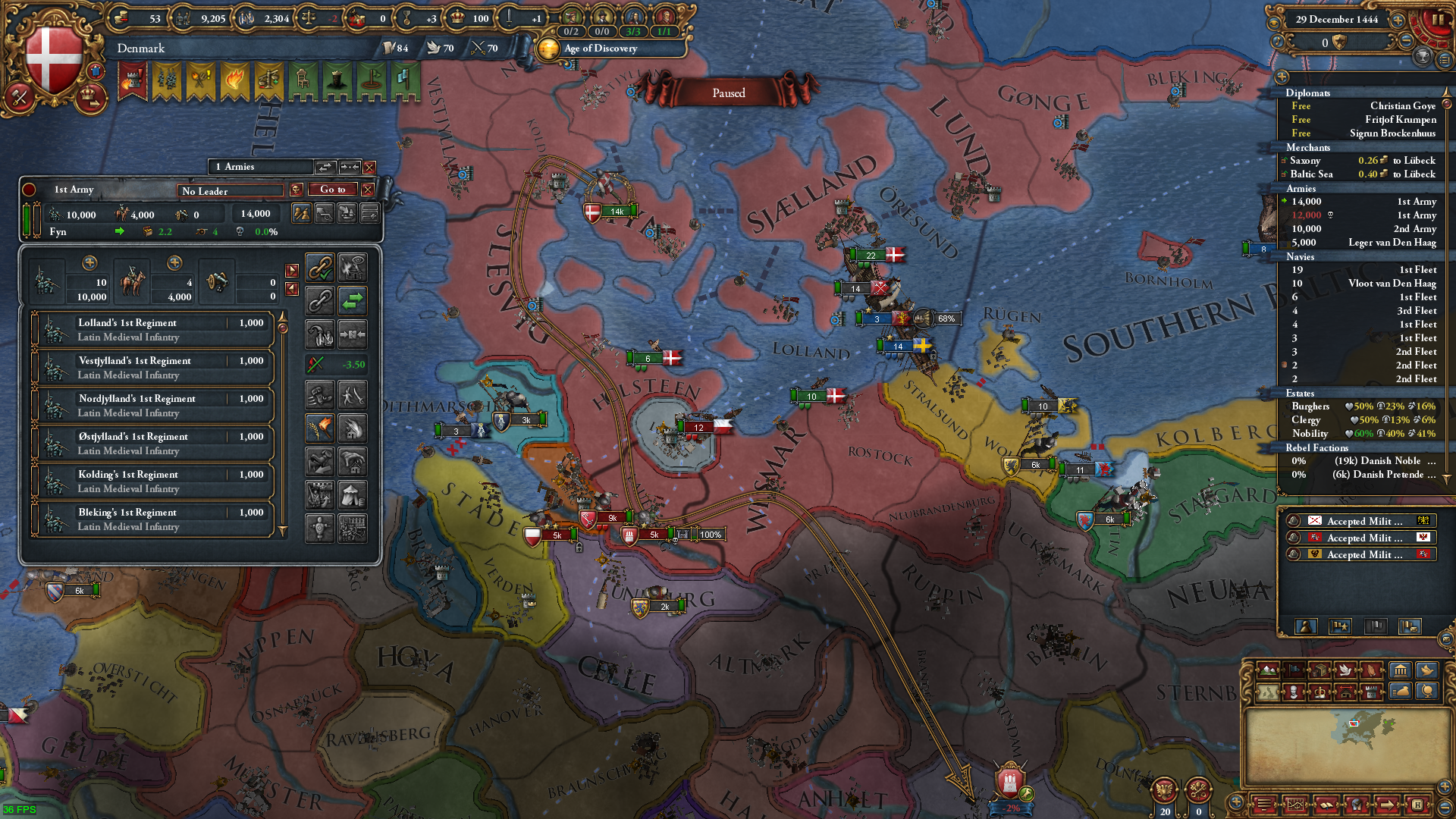
Task: Select the religious mapmode dove icon
Action: tap(1345, 670)
